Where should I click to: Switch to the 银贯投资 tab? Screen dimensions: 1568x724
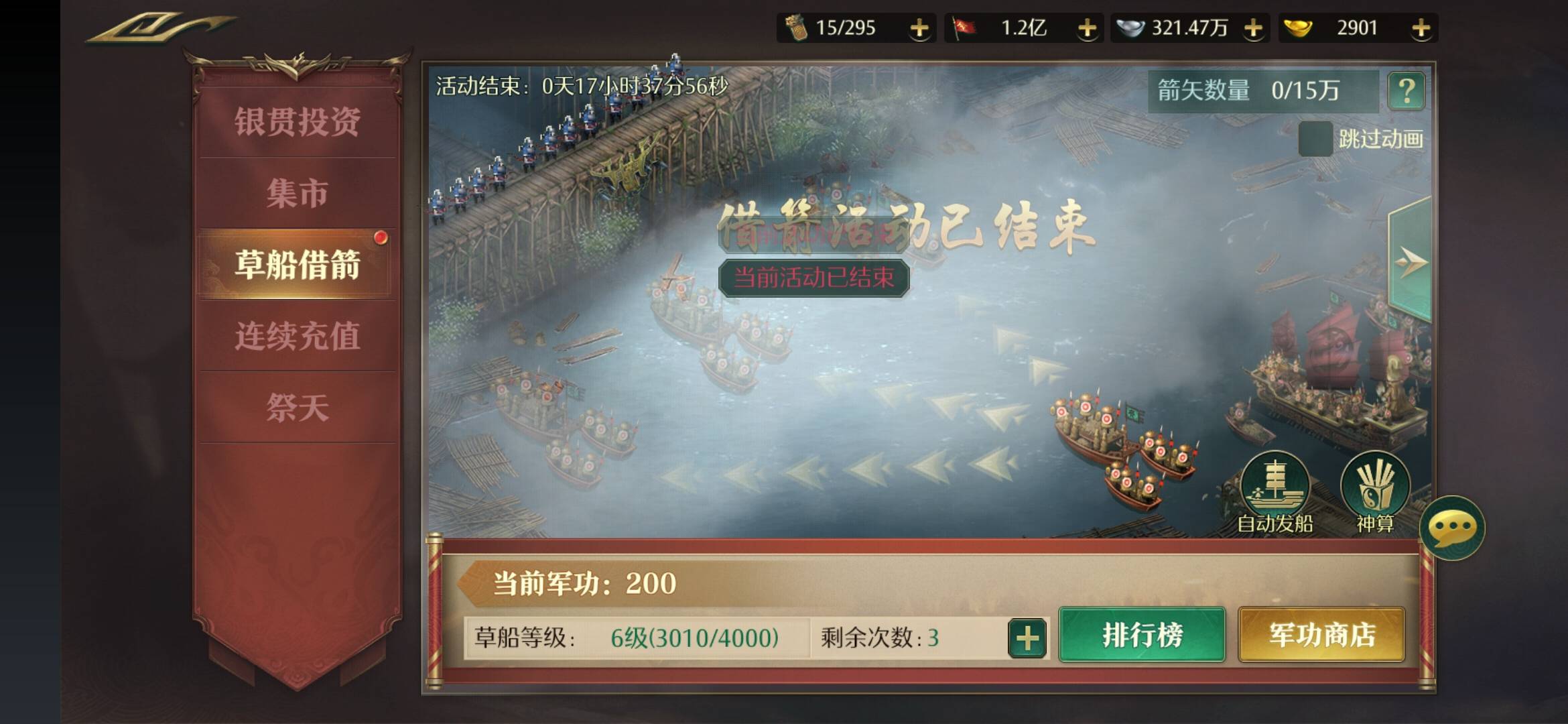point(297,121)
